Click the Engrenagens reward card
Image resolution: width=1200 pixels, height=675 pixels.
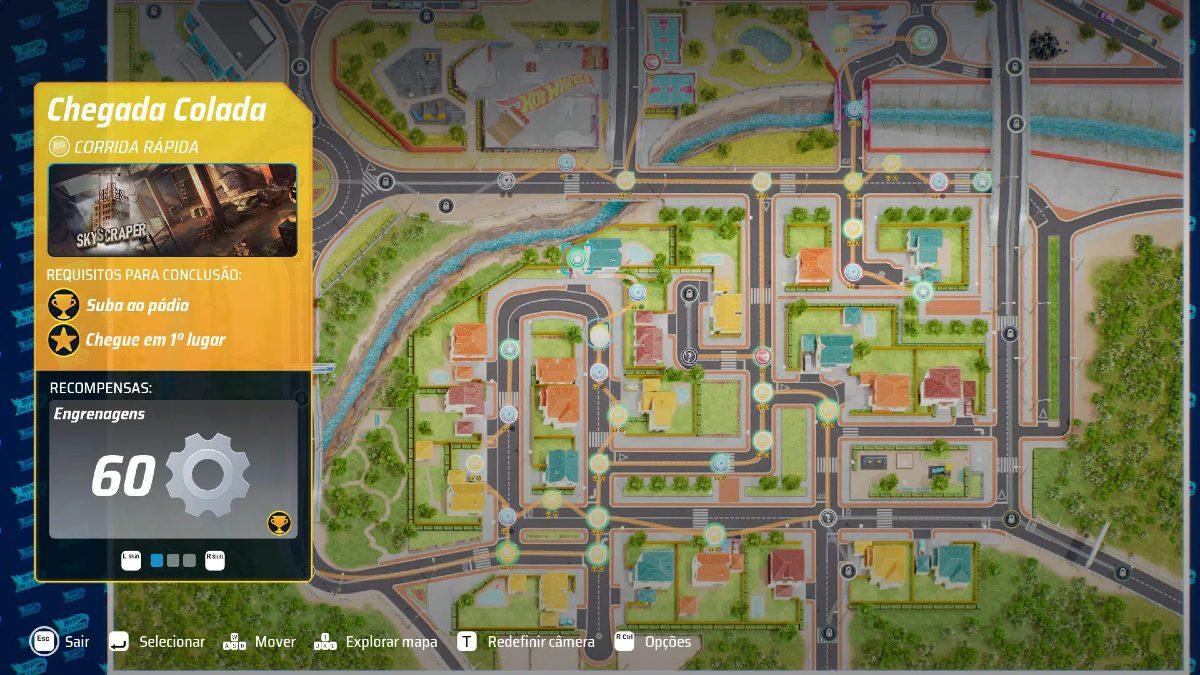172,470
